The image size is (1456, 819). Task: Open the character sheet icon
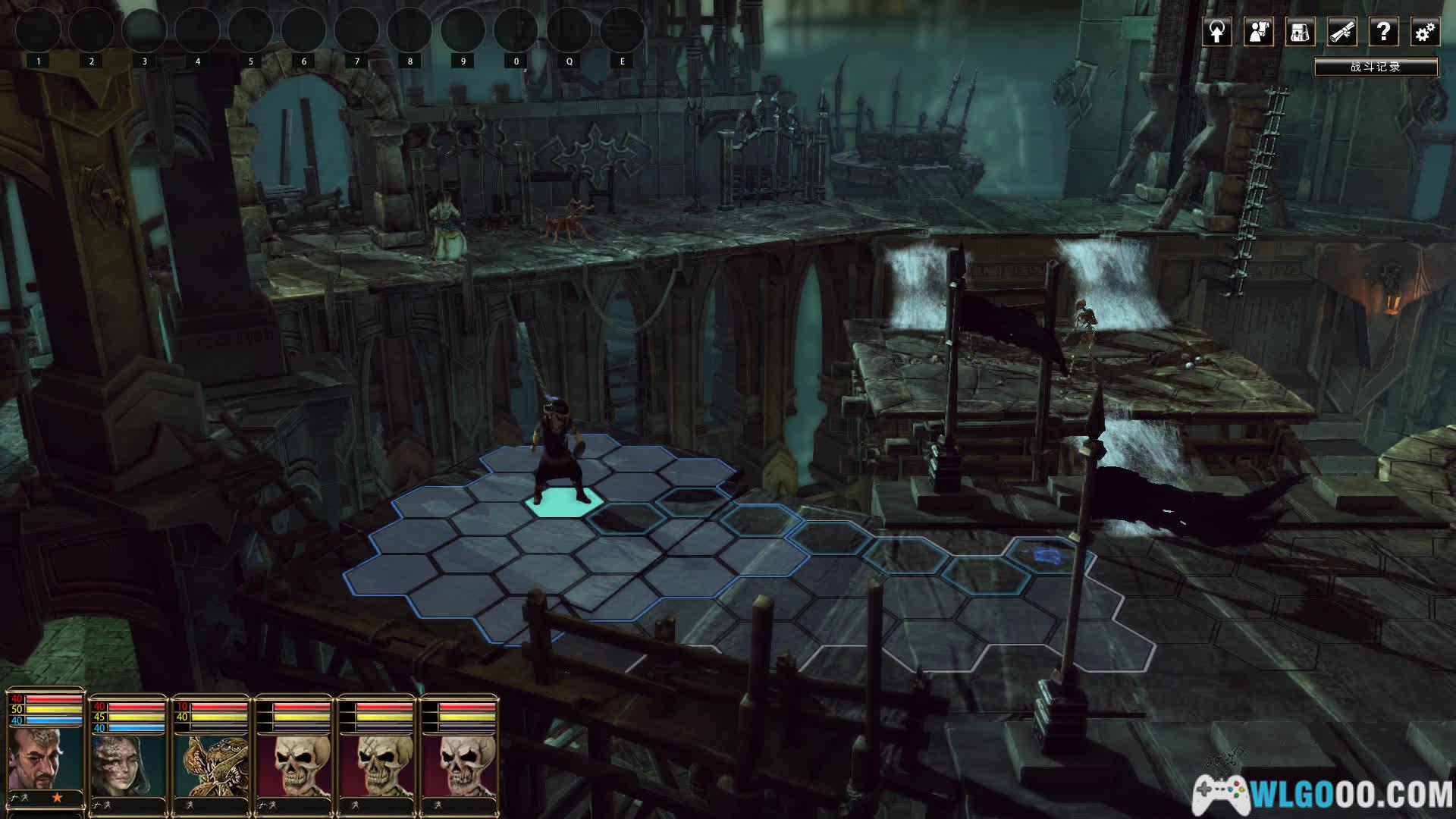pos(1259,32)
